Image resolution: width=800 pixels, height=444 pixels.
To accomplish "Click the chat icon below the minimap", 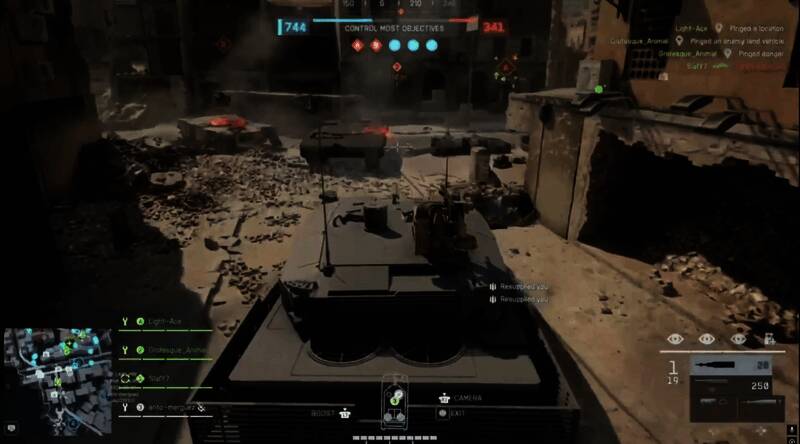I will pos(9,429).
